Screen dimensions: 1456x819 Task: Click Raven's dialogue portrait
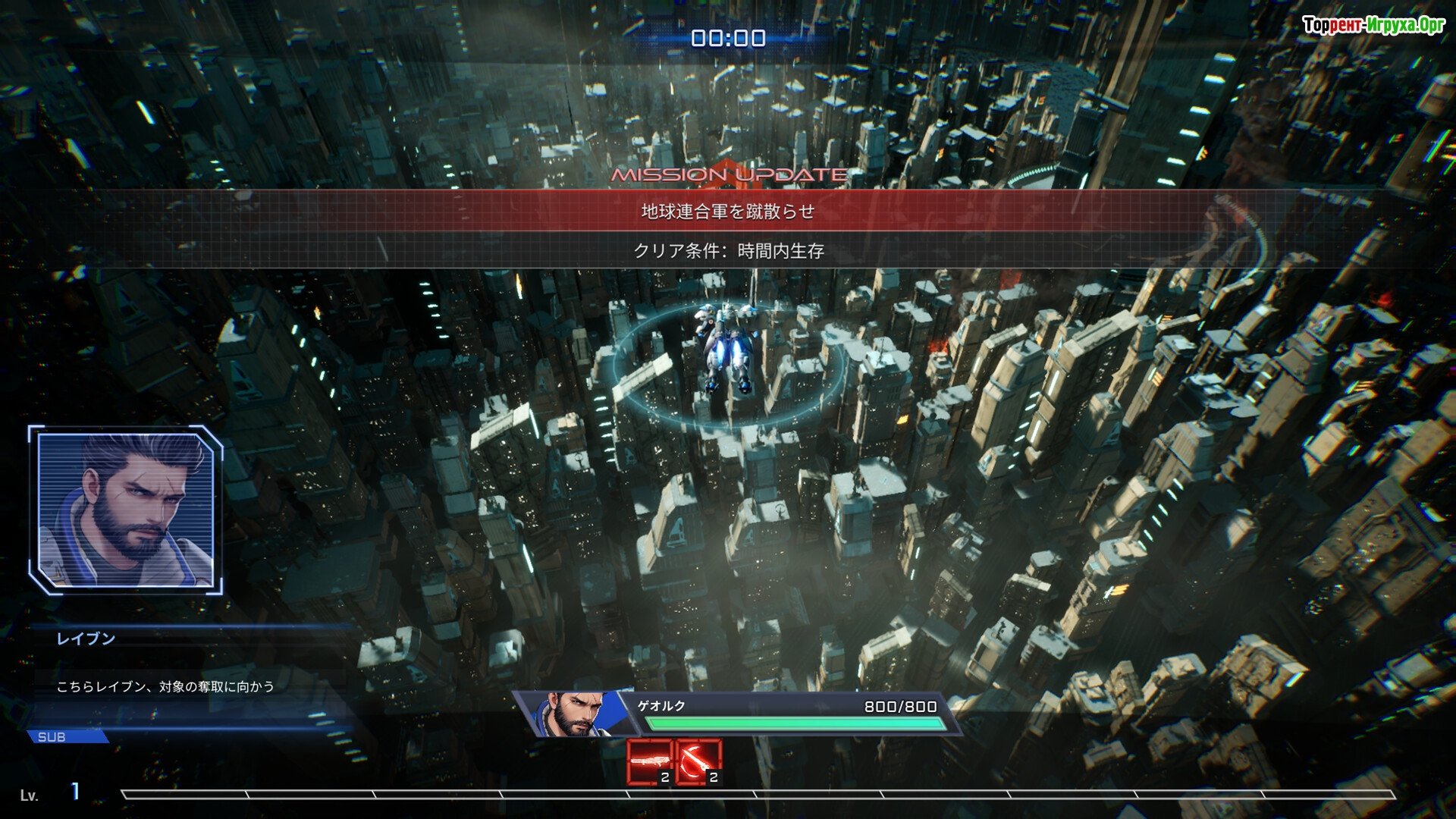click(x=126, y=510)
